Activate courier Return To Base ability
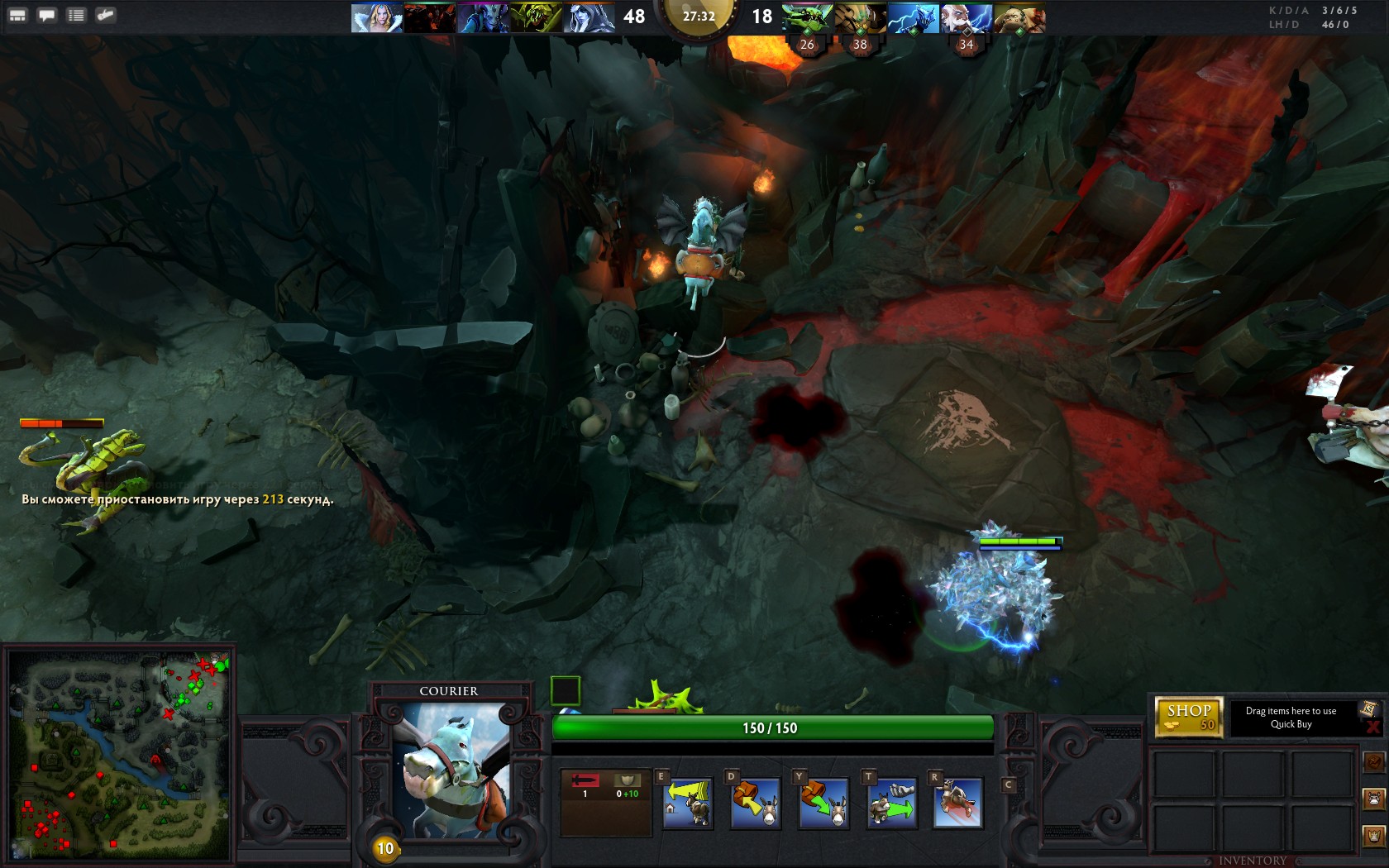Image resolution: width=1389 pixels, height=868 pixels. pos(687,803)
